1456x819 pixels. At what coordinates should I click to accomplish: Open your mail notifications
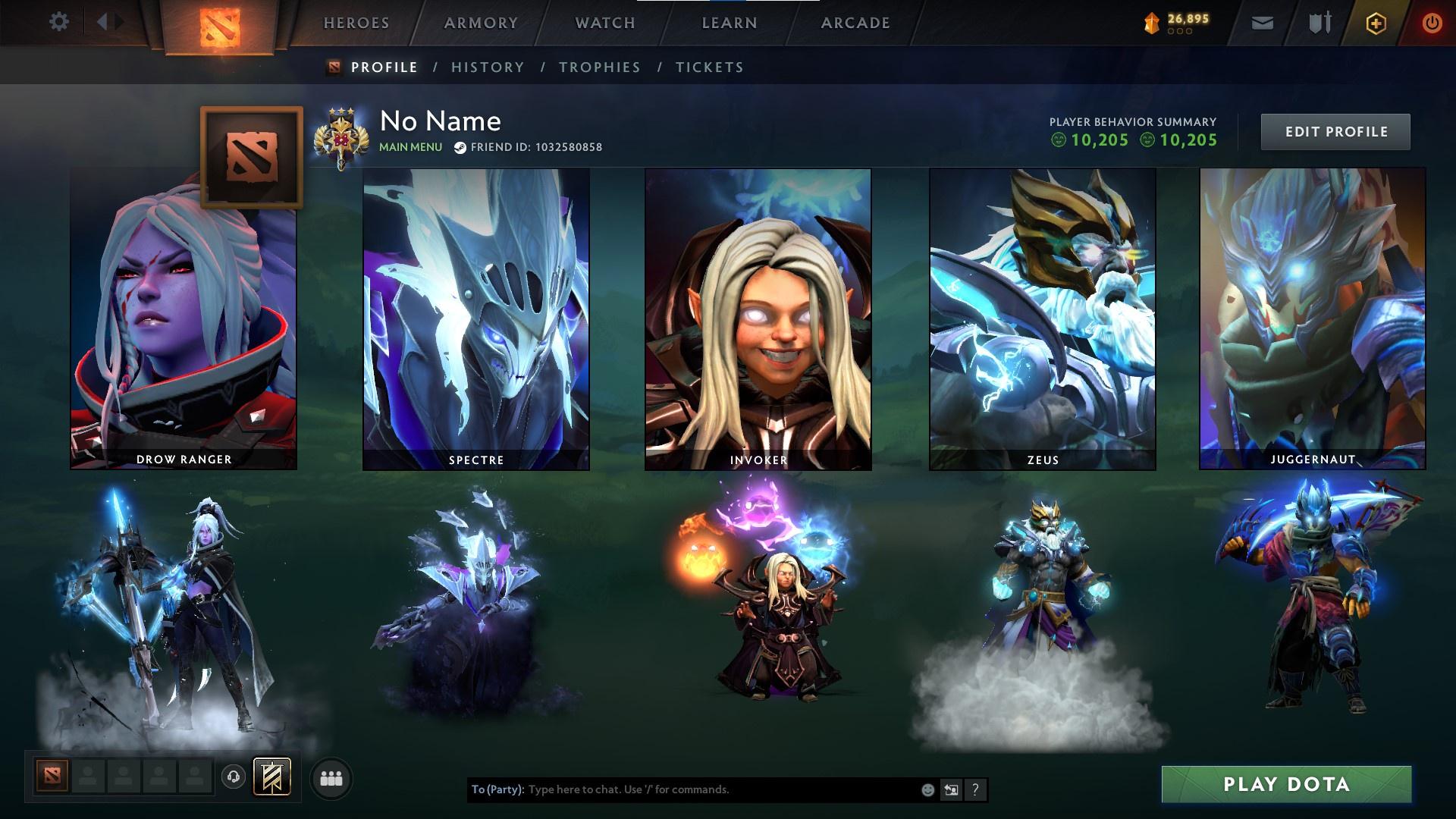pyautogui.click(x=1262, y=23)
